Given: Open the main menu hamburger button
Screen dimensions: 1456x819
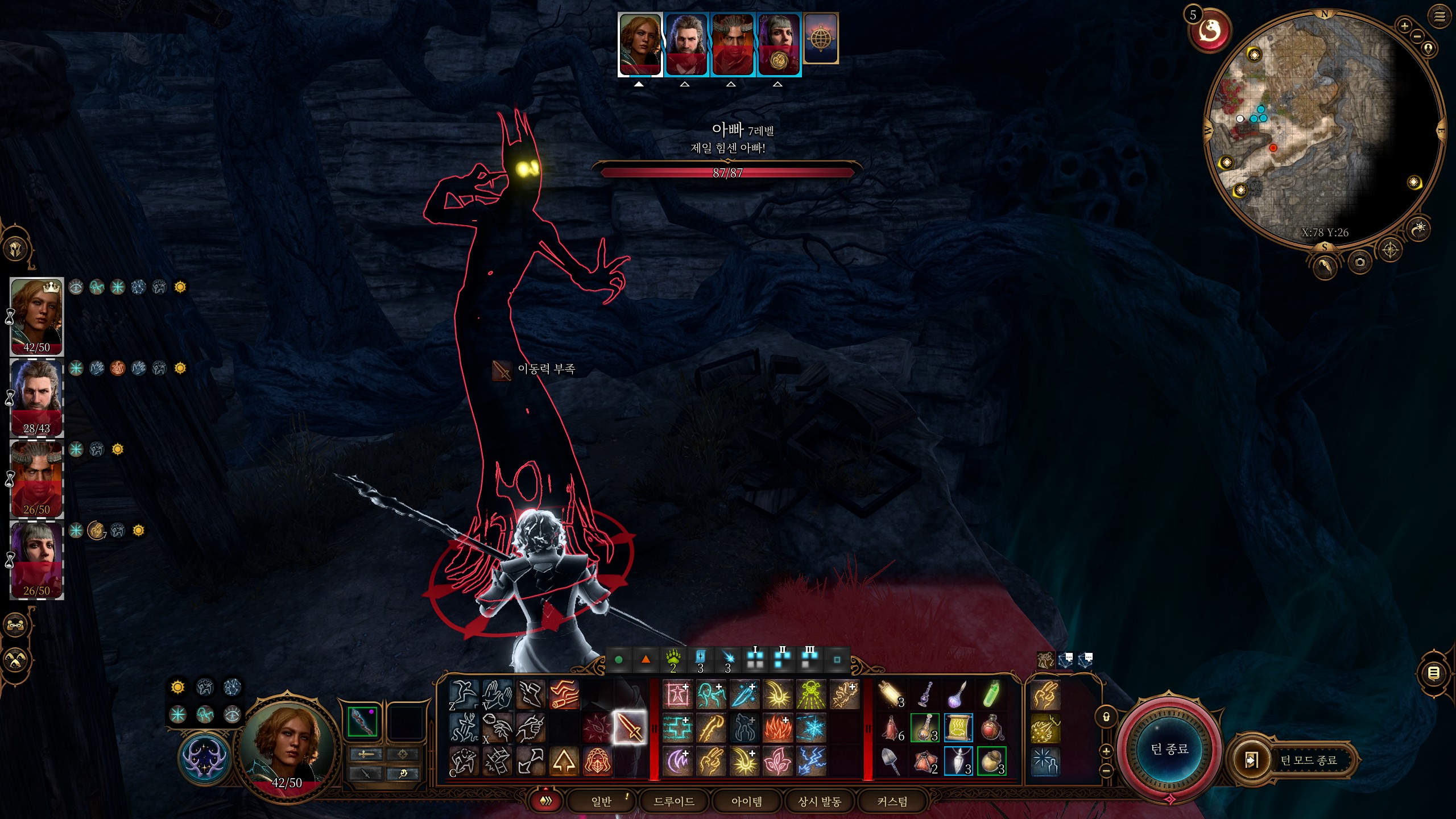Looking at the screenshot, I should 1440,16.
